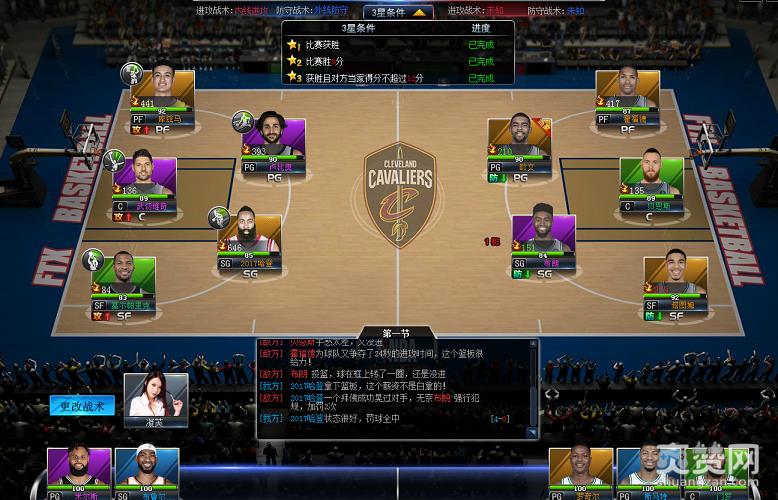
Task: Select left bench SG substitute card
Action: [x=146, y=473]
